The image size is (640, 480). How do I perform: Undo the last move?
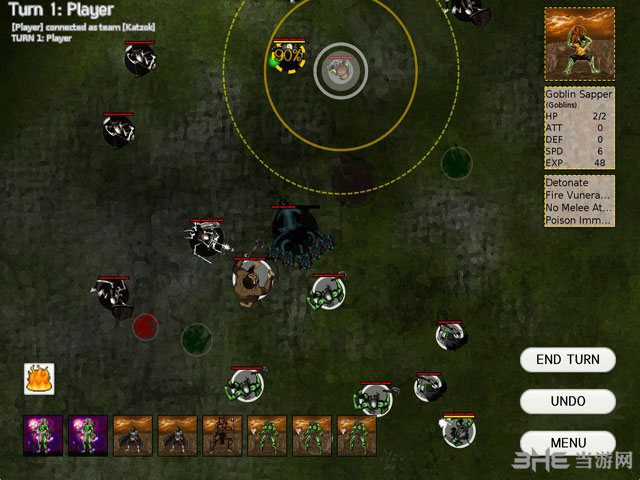tap(567, 401)
